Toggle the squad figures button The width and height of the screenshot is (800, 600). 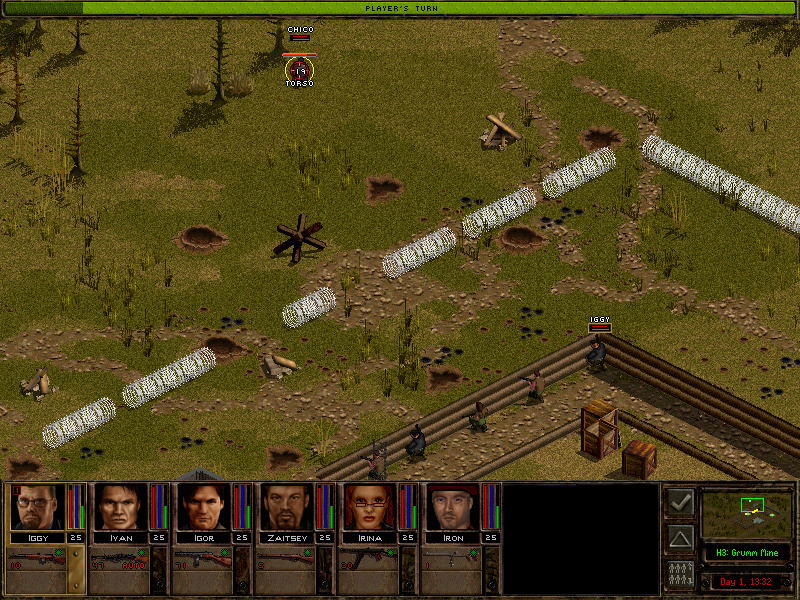680,575
